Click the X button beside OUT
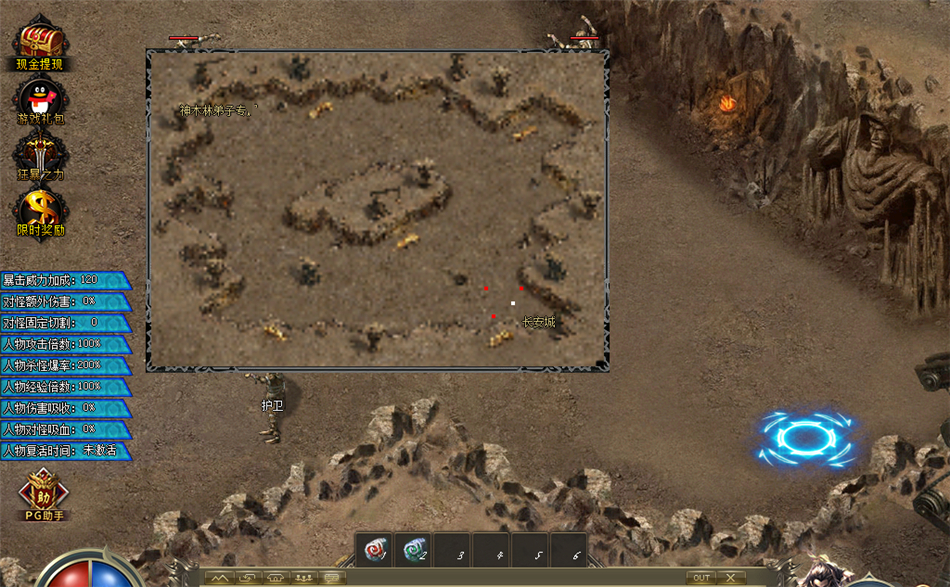Screen dimensions: 950x587 (731, 578)
